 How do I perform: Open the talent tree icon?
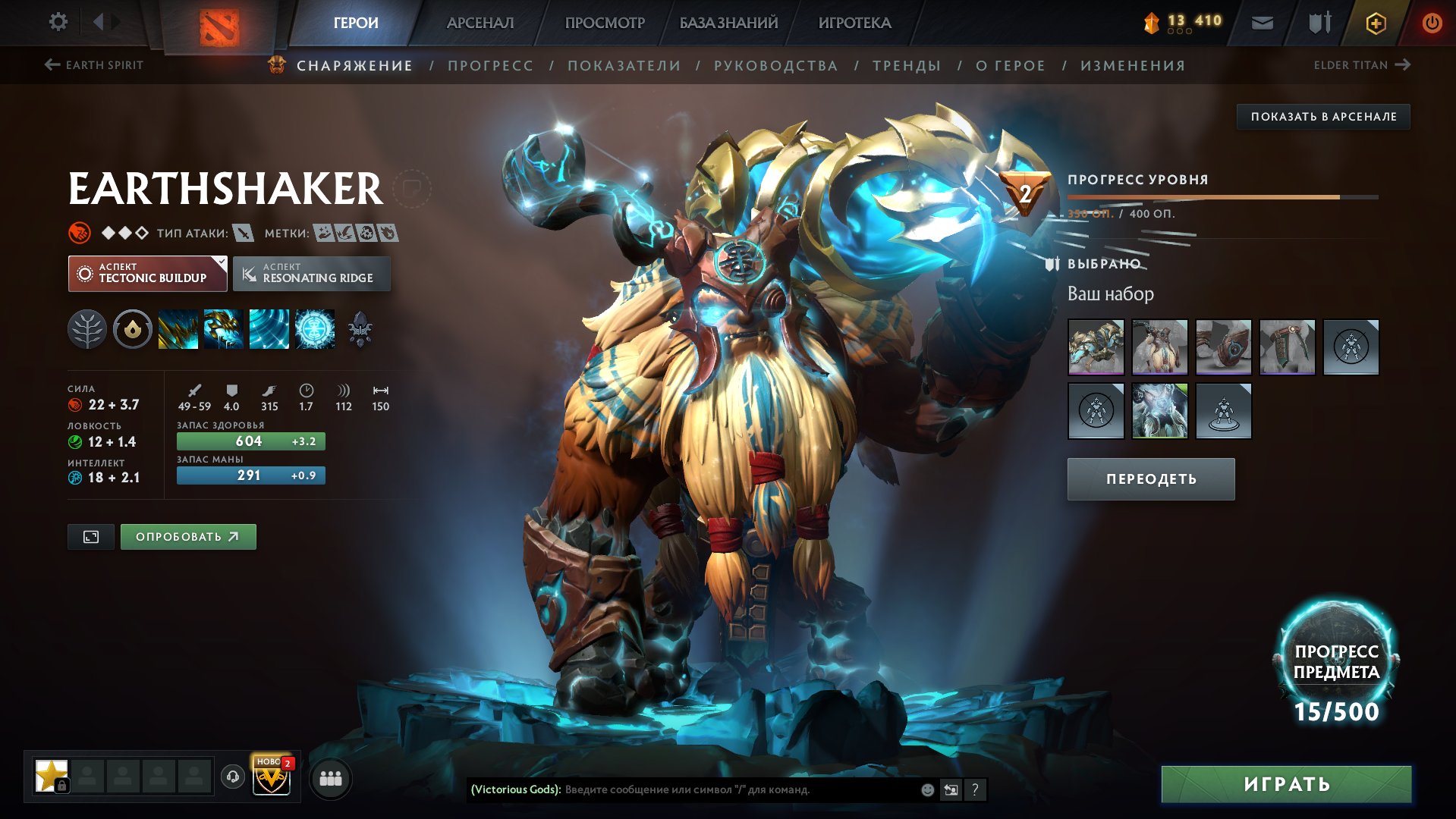(87, 329)
